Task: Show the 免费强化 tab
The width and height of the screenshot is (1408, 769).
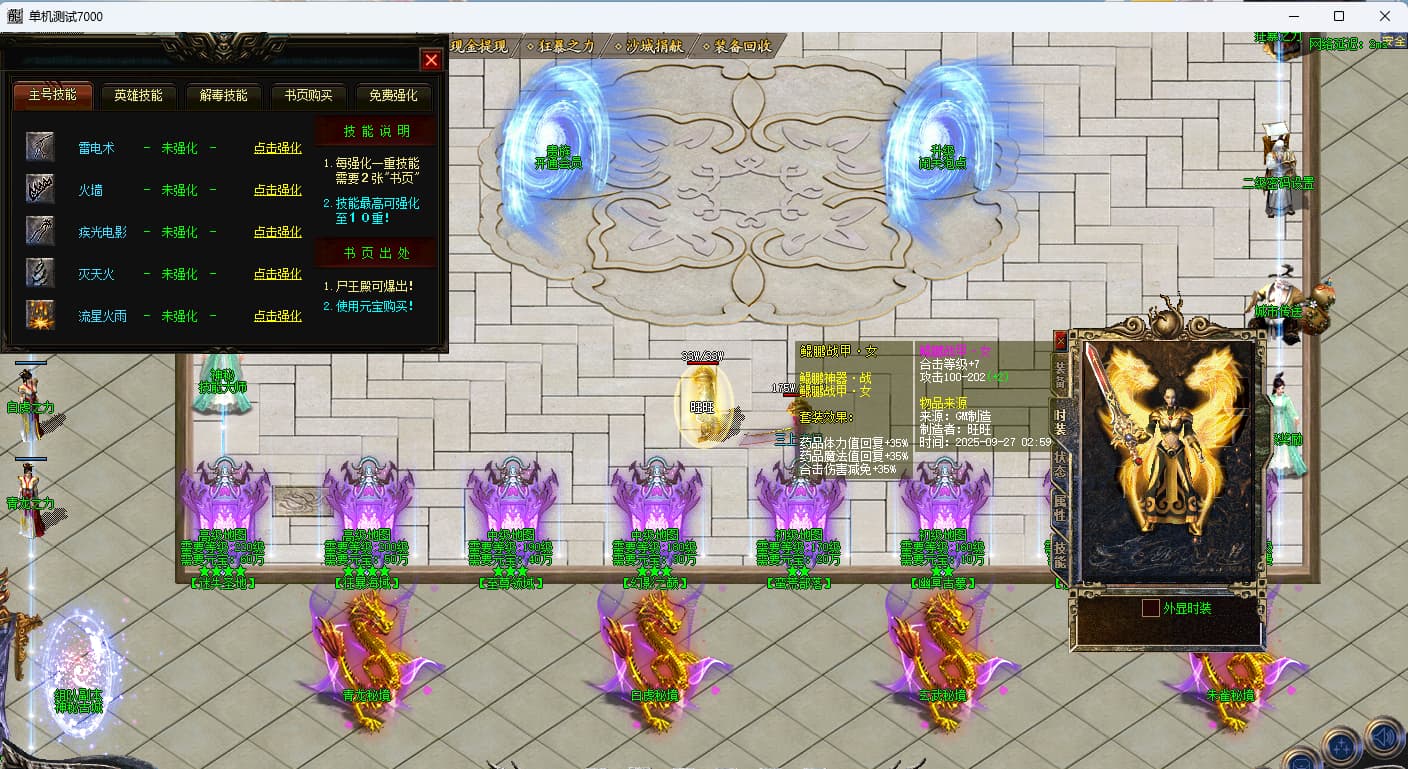Action: (393, 96)
